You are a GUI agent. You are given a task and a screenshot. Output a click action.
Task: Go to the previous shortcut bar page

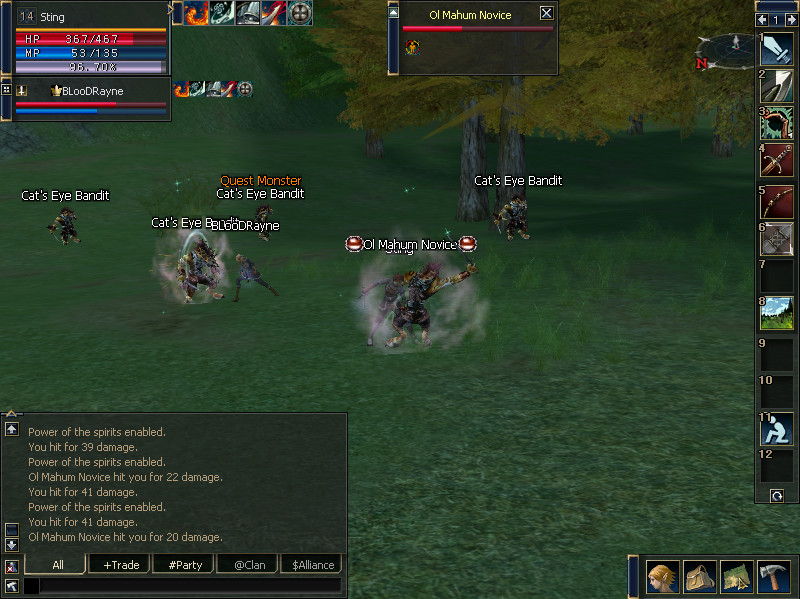pyautogui.click(x=762, y=19)
